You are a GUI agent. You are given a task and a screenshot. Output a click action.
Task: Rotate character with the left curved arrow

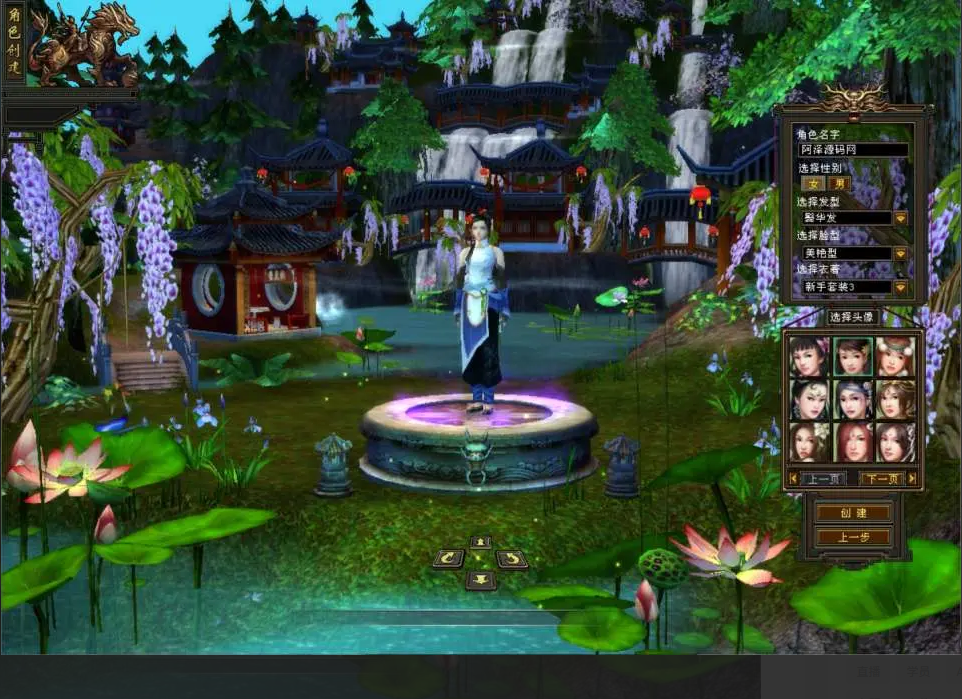[x=449, y=559]
